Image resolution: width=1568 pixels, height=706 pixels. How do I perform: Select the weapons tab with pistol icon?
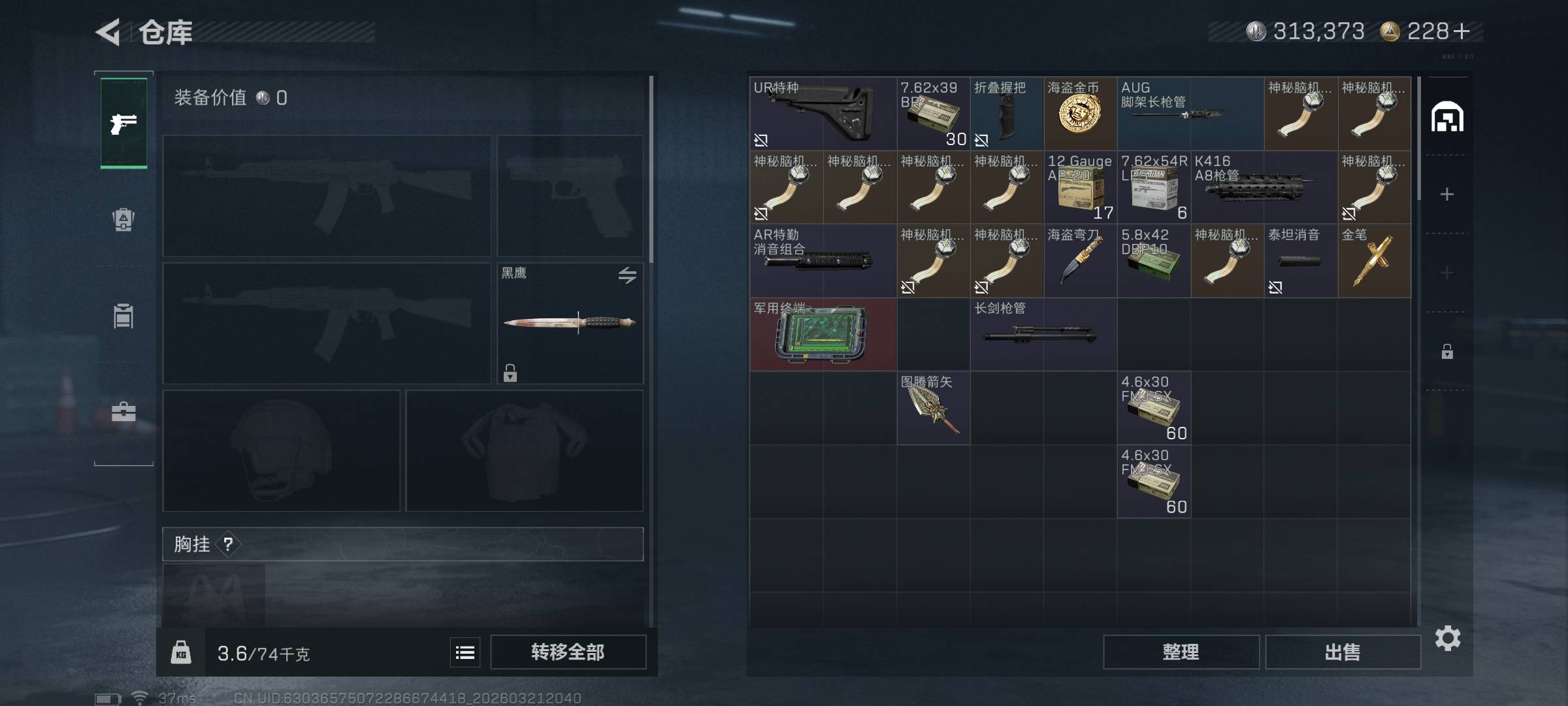[x=123, y=123]
